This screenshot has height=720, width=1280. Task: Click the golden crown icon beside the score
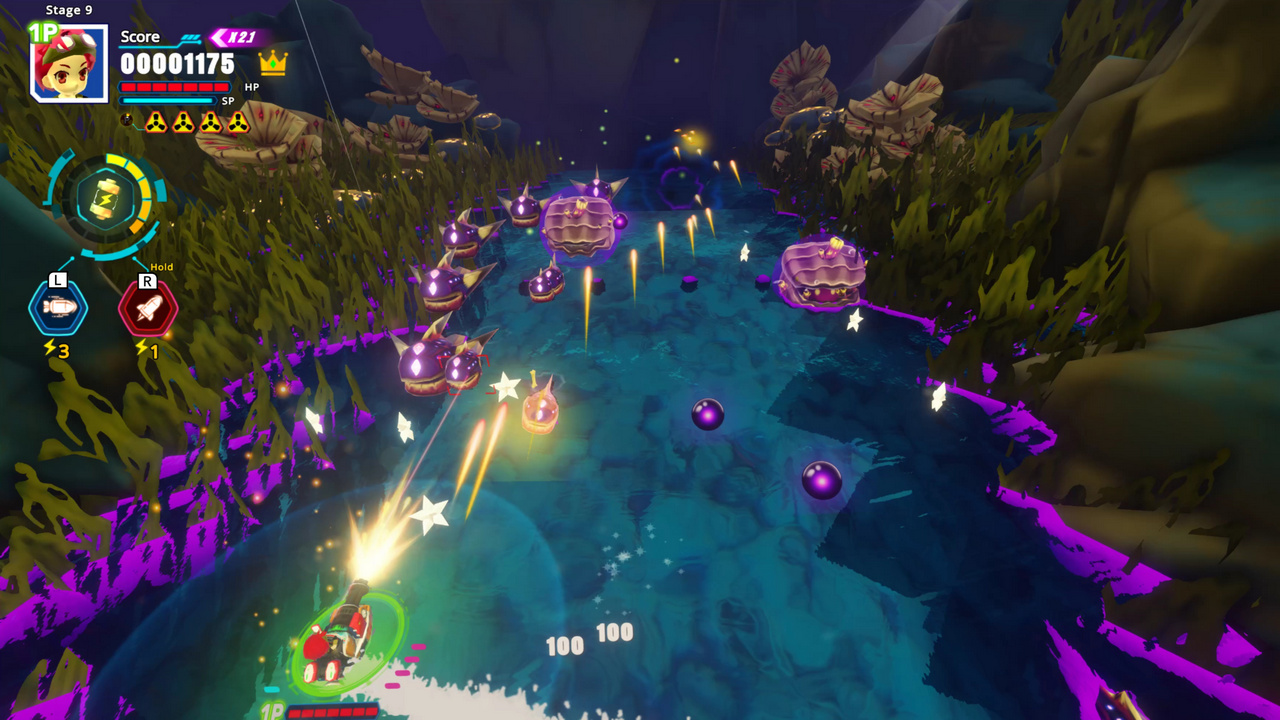[x=273, y=62]
